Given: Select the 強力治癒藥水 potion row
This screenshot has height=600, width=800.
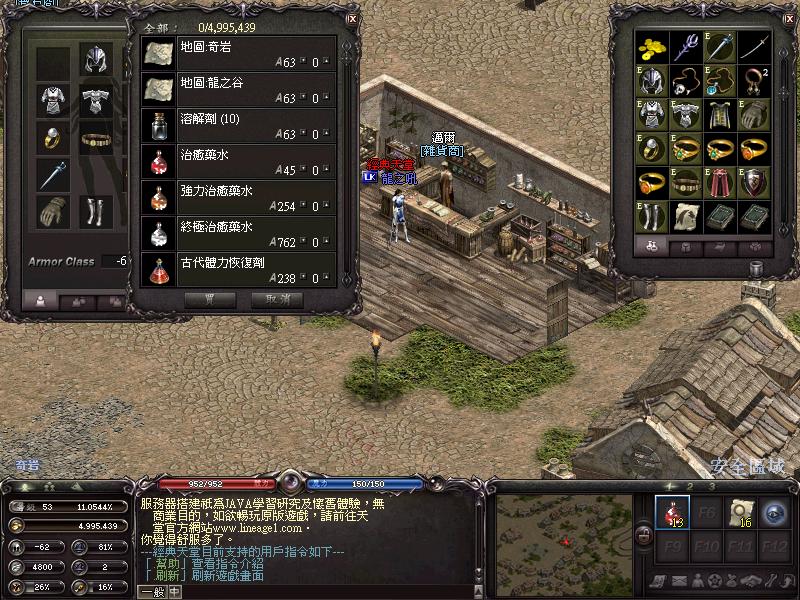Looking at the screenshot, I should pos(239,197).
